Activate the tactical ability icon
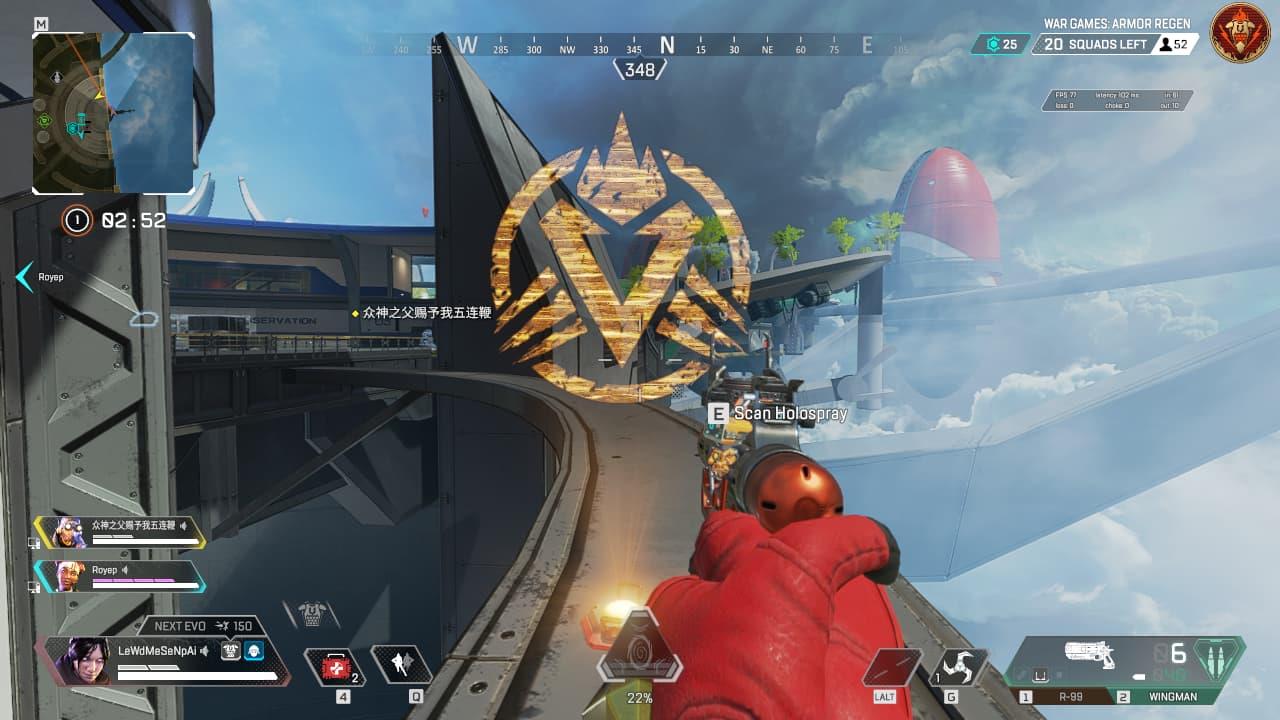Viewport: 1280px width, 720px height. pyautogui.click(x=401, y=665)
